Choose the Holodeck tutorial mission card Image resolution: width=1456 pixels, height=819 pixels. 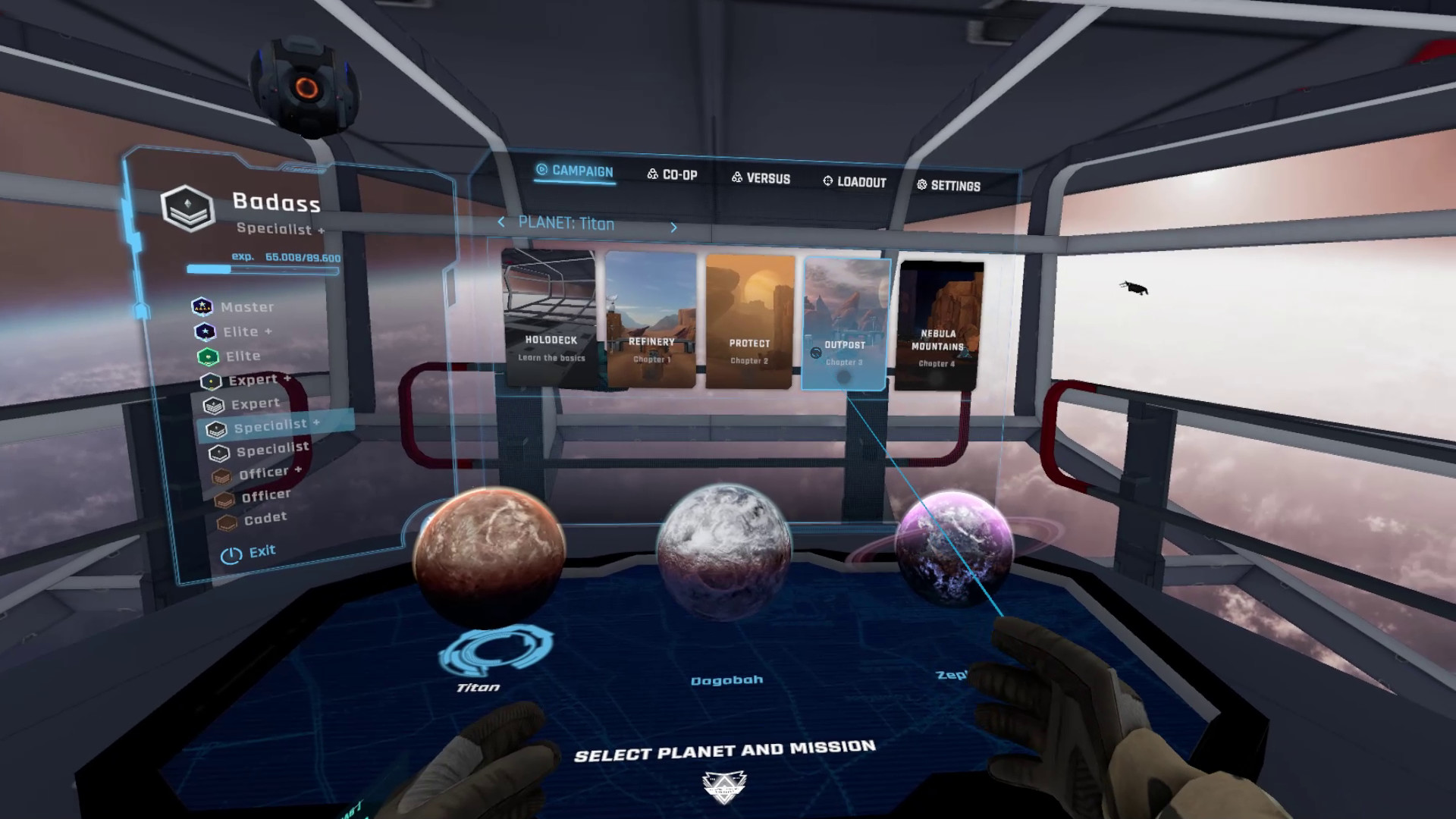tap(550, 317)
